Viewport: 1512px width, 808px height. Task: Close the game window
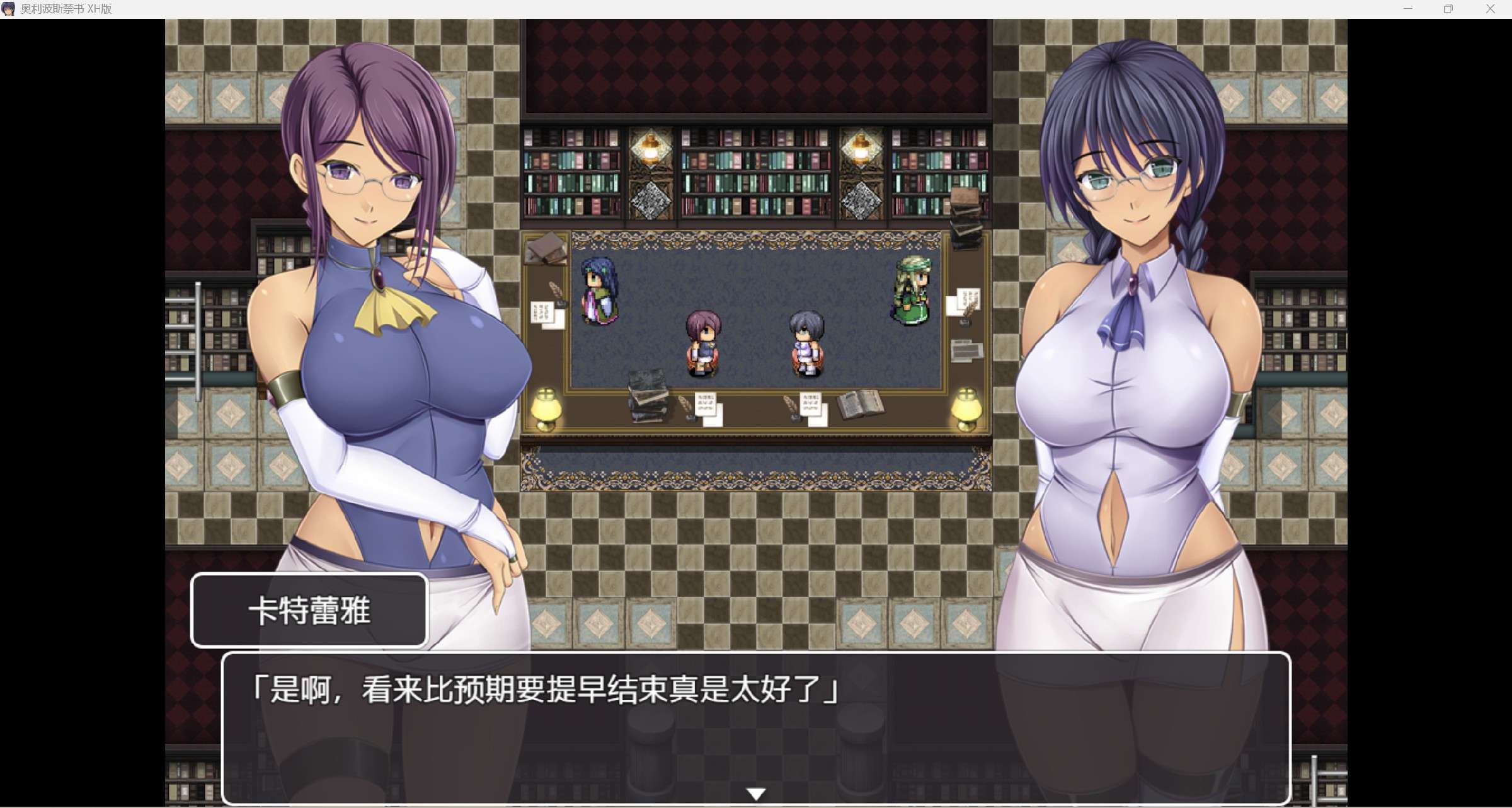tap(1490, 9)
